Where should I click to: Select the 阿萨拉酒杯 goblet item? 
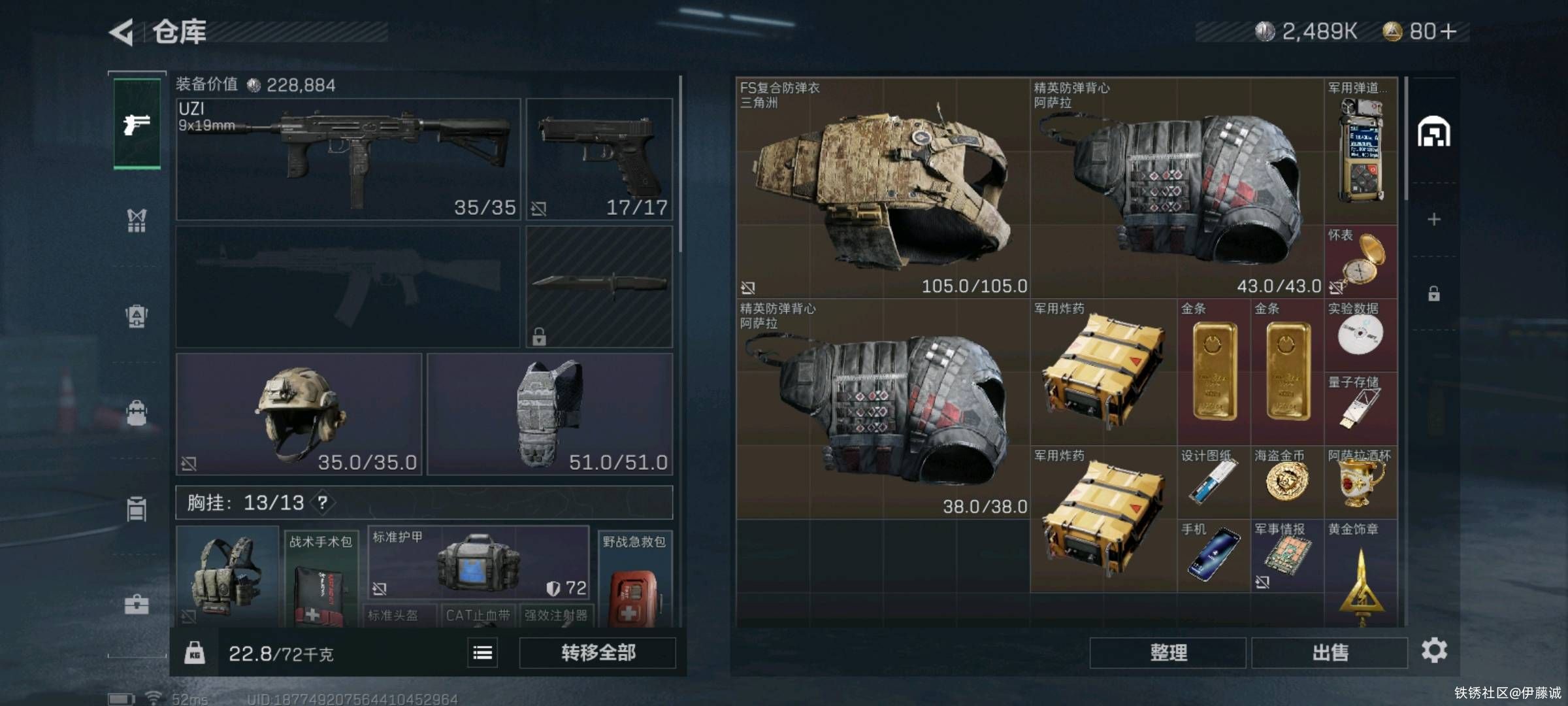[1361, 482]
